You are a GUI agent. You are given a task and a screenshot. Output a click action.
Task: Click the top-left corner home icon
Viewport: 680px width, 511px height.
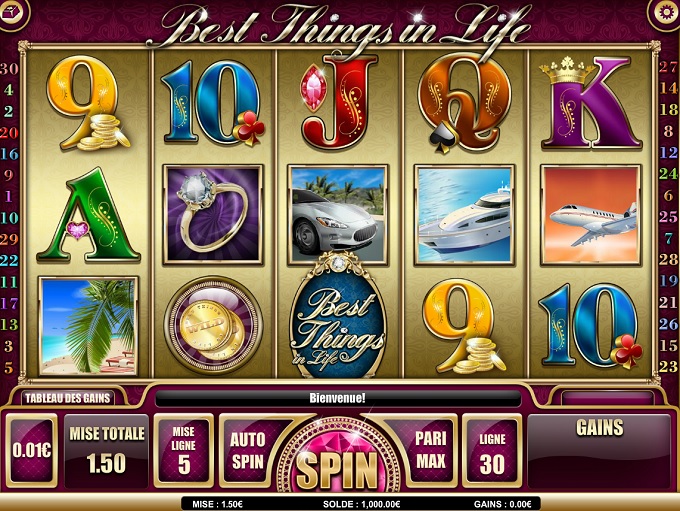pyautogui.click(x=13, y=11)
